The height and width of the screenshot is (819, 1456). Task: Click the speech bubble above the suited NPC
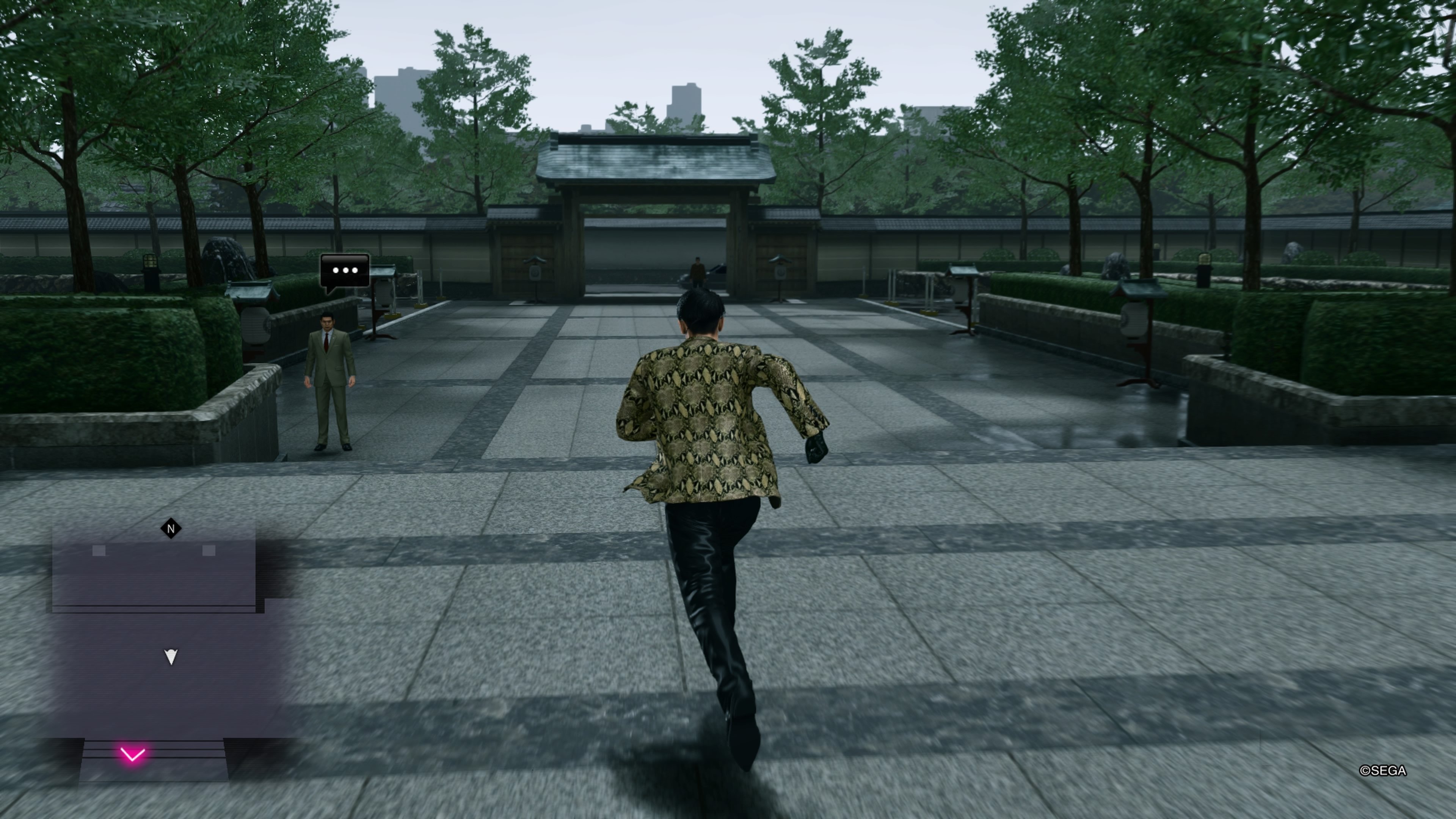click(x=345, y=270)
